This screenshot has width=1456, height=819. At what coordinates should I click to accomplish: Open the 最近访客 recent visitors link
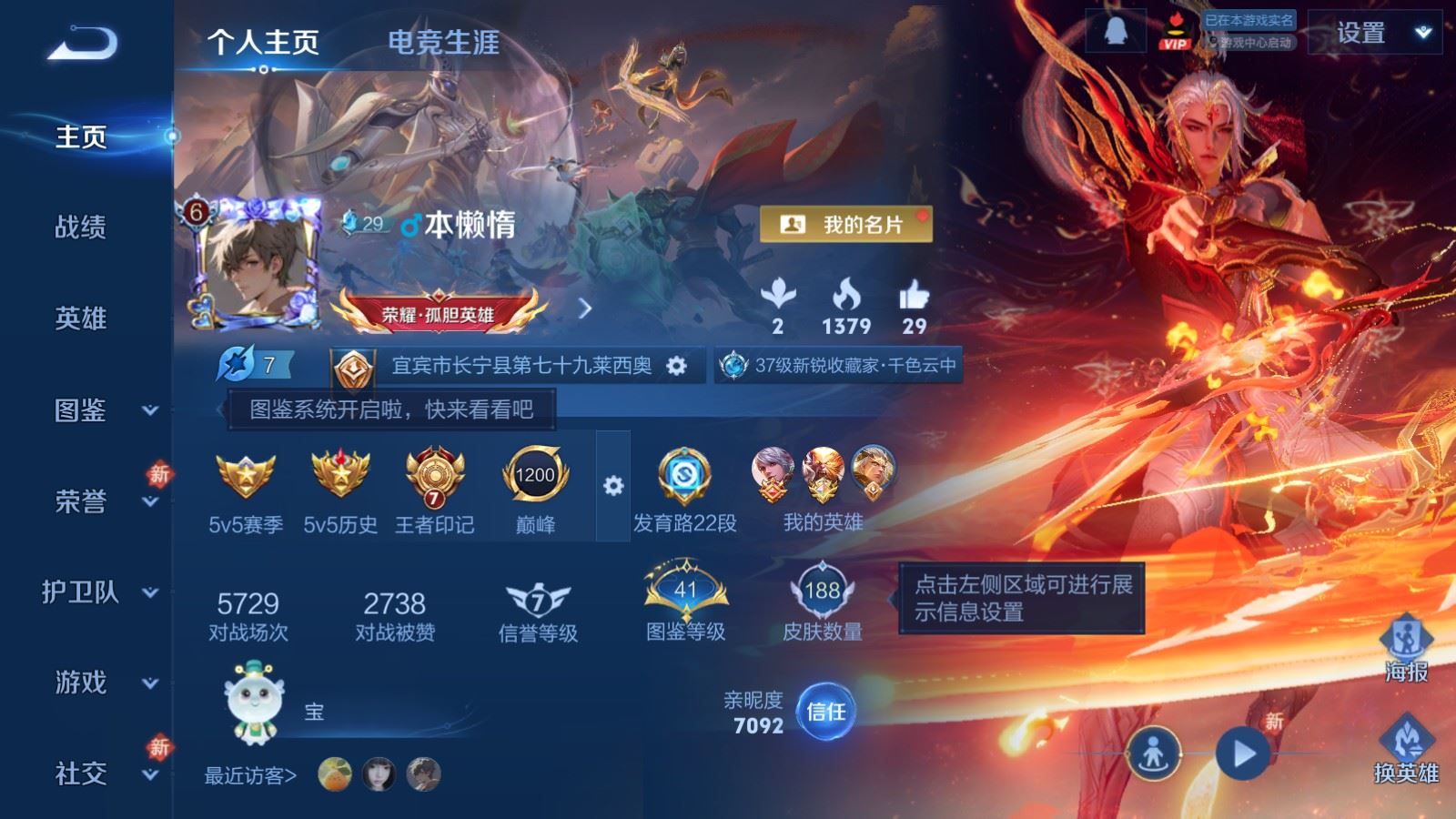pos(250,776)
